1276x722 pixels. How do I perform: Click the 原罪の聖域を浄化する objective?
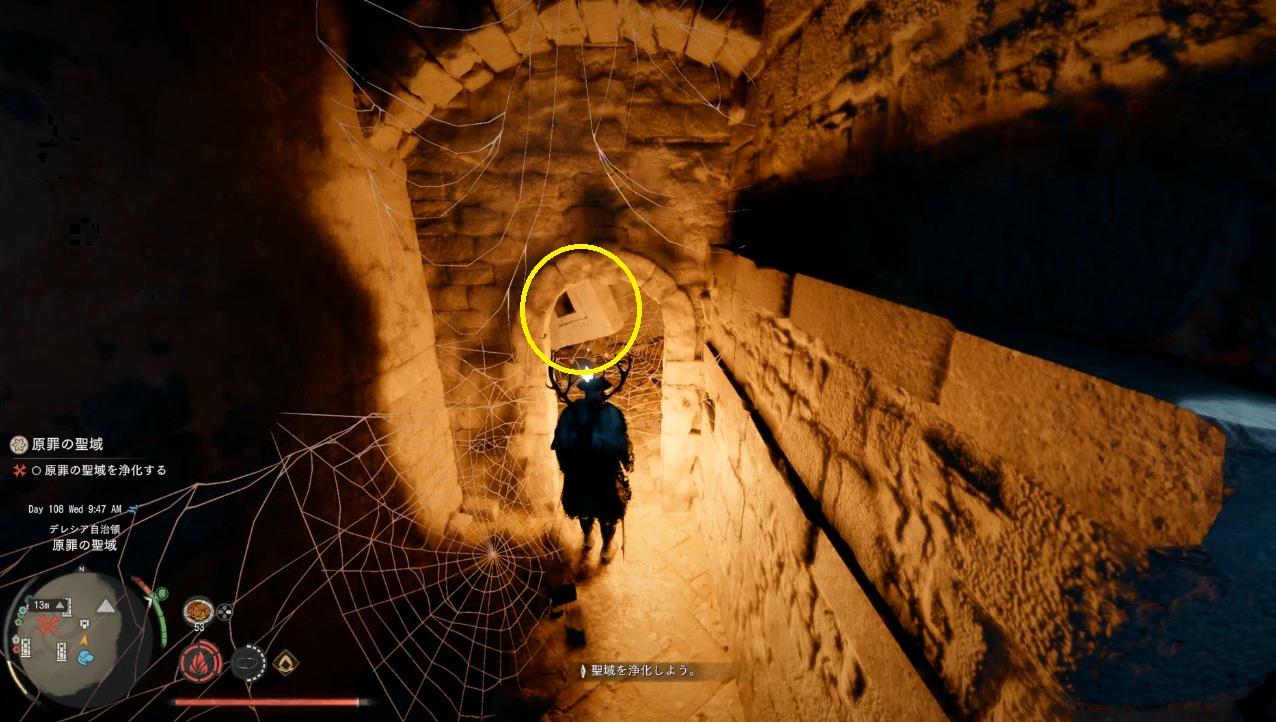click(x=105, y=470)
